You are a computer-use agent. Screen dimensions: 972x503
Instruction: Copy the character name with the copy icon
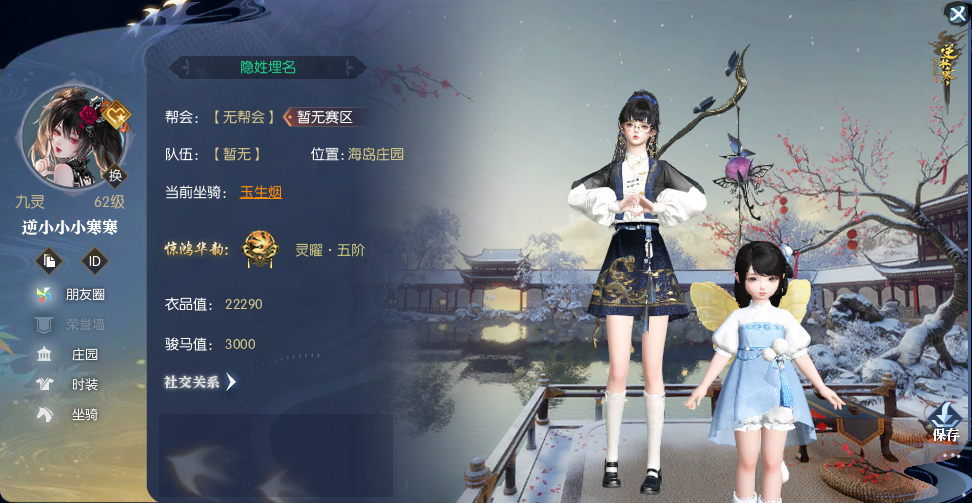click(x=50, y=261)
